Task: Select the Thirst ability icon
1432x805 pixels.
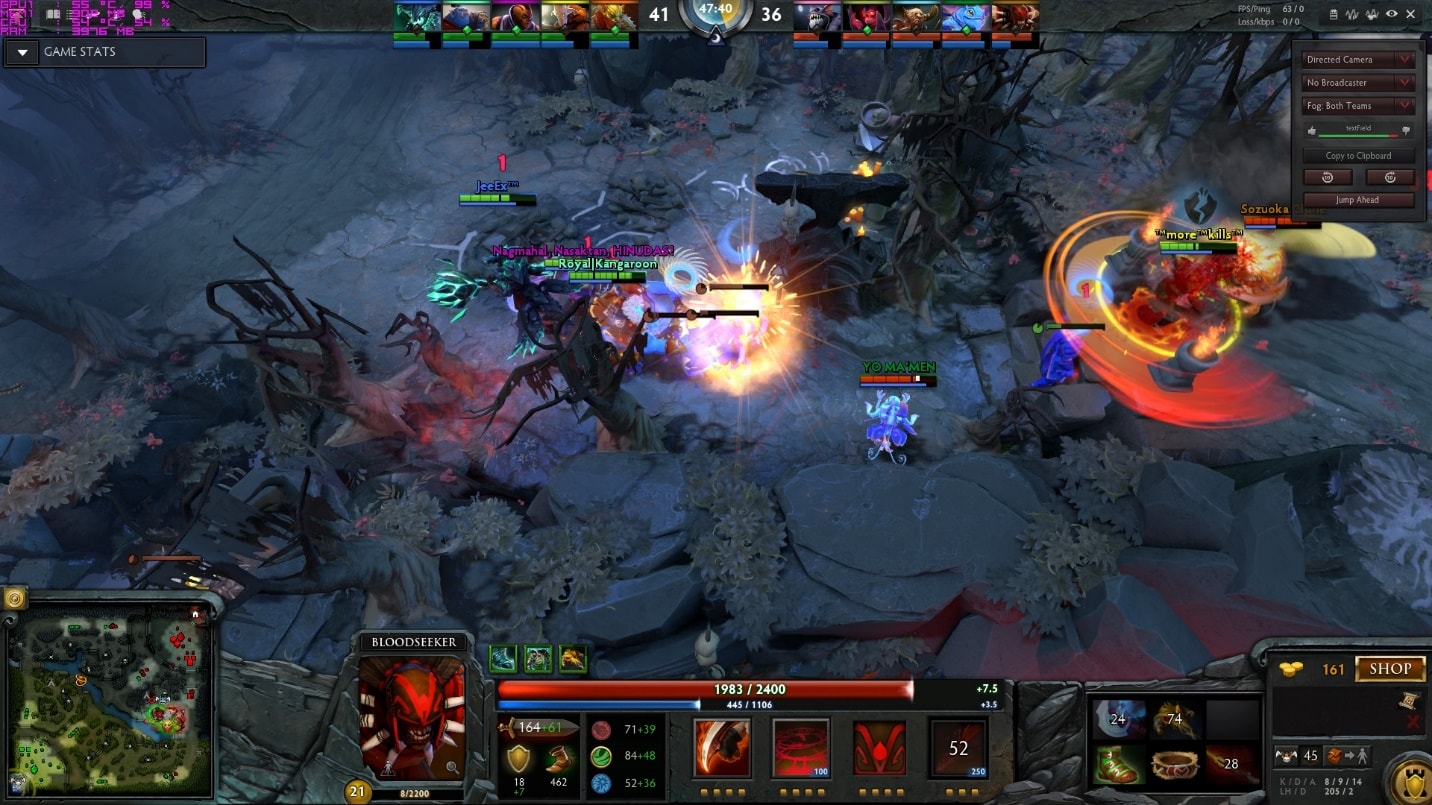Action: tap(880, 748)
